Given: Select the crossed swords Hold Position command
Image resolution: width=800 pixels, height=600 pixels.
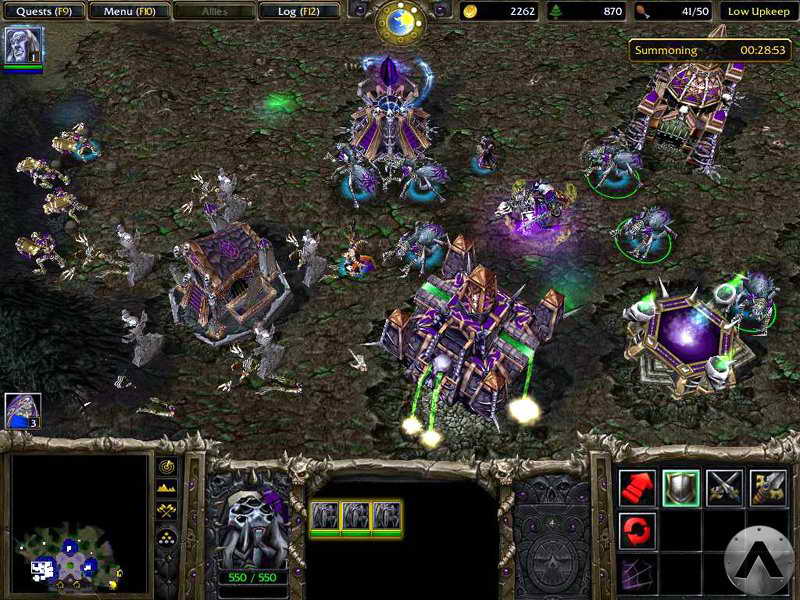Looking at the screenshot, I should [x=725, y=487].
